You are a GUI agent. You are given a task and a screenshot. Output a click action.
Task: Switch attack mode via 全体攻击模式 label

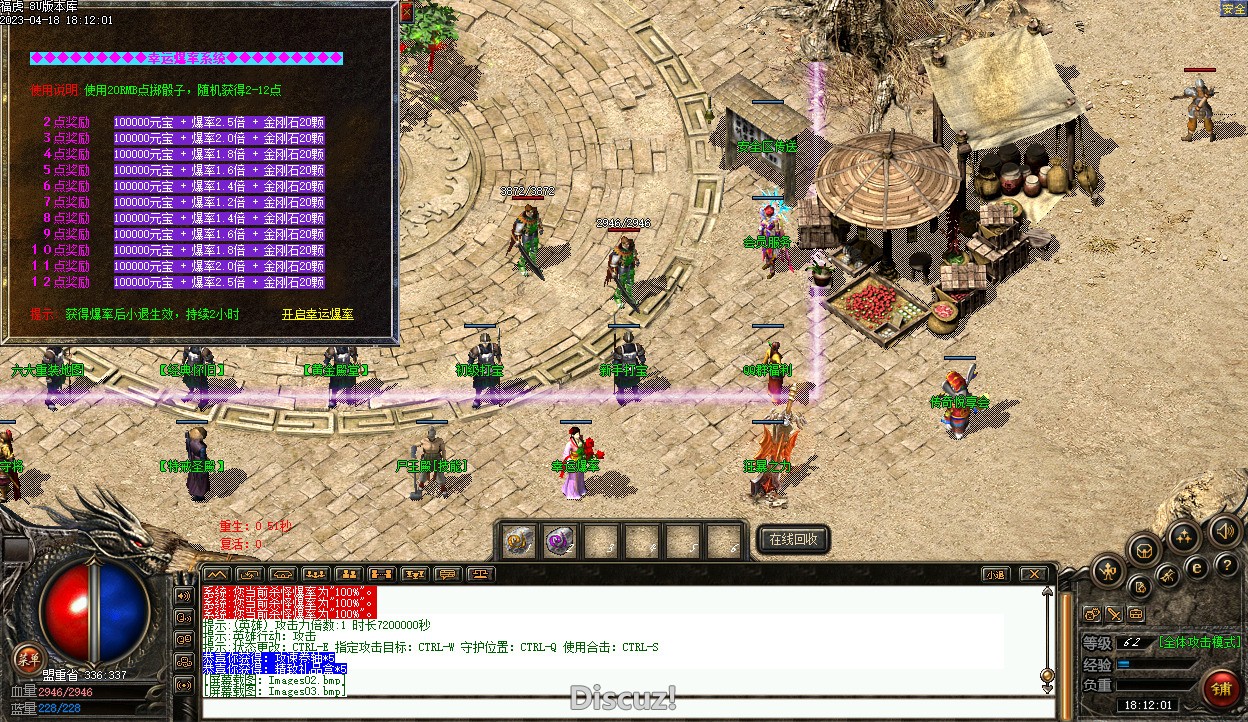(1199, 642)
